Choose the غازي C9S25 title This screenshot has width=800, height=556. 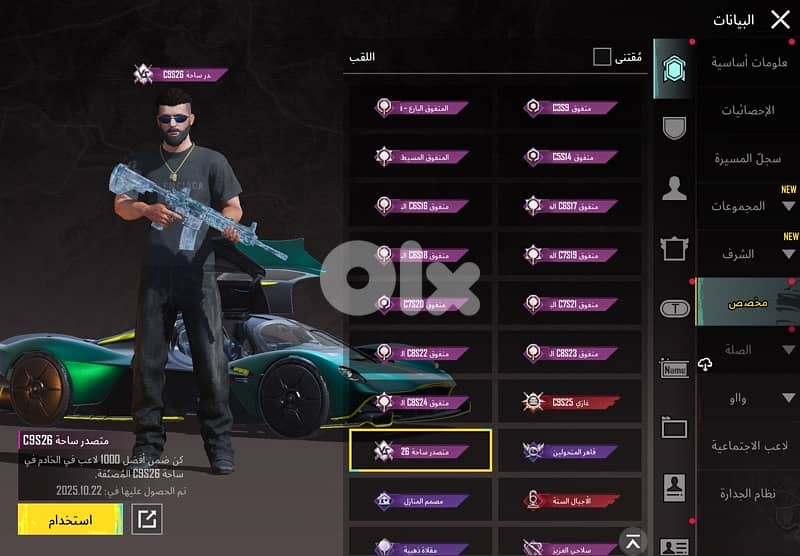coord(570,402)
